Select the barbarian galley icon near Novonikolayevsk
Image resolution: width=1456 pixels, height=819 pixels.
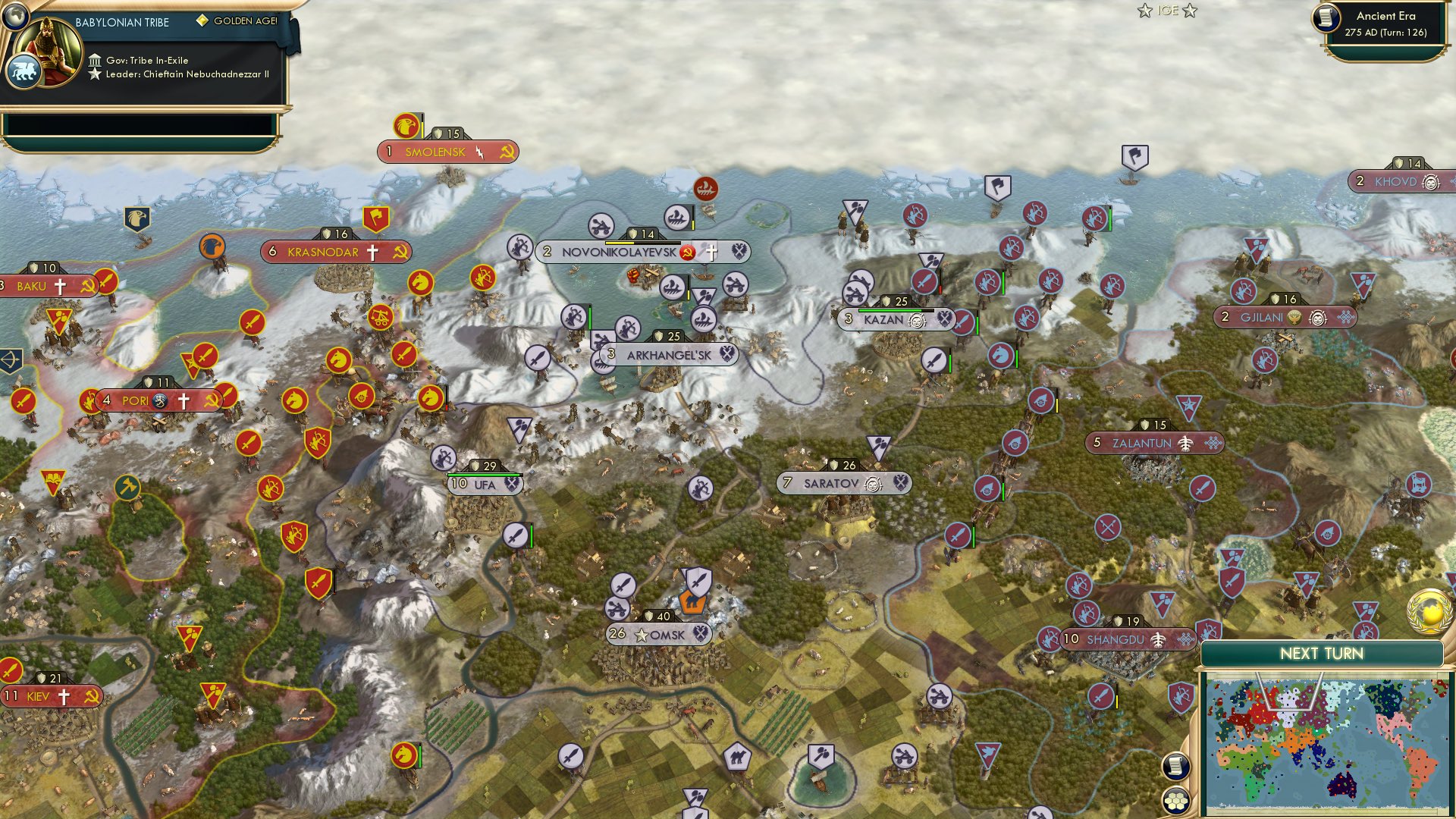704,187
